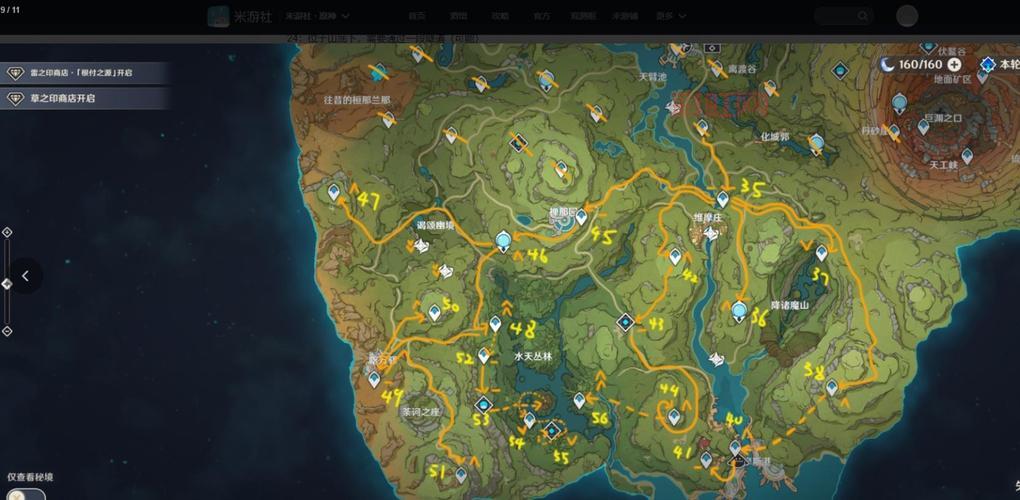
Task: Pick the teleport waypoint beside number 38
Action: 832,386
